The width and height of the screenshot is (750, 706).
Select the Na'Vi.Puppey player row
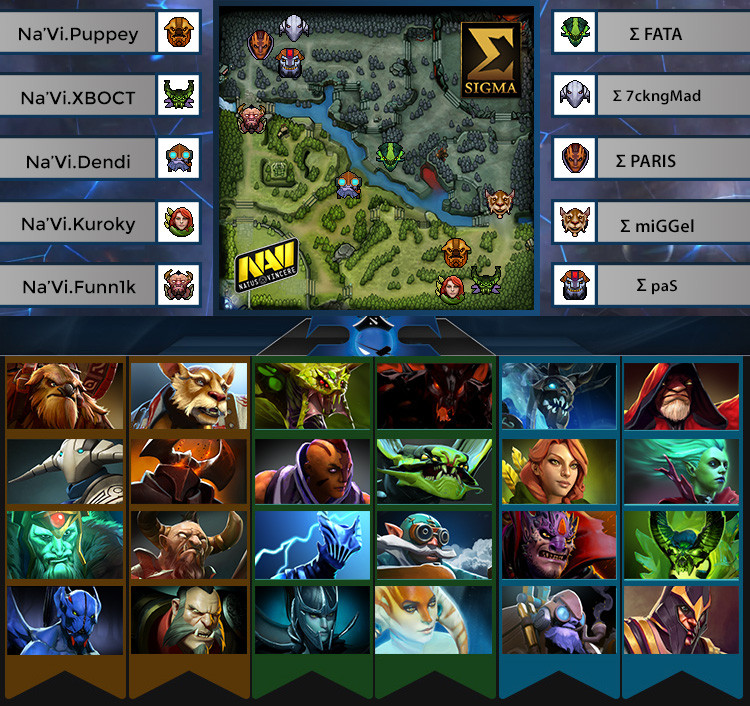[79, 35]
